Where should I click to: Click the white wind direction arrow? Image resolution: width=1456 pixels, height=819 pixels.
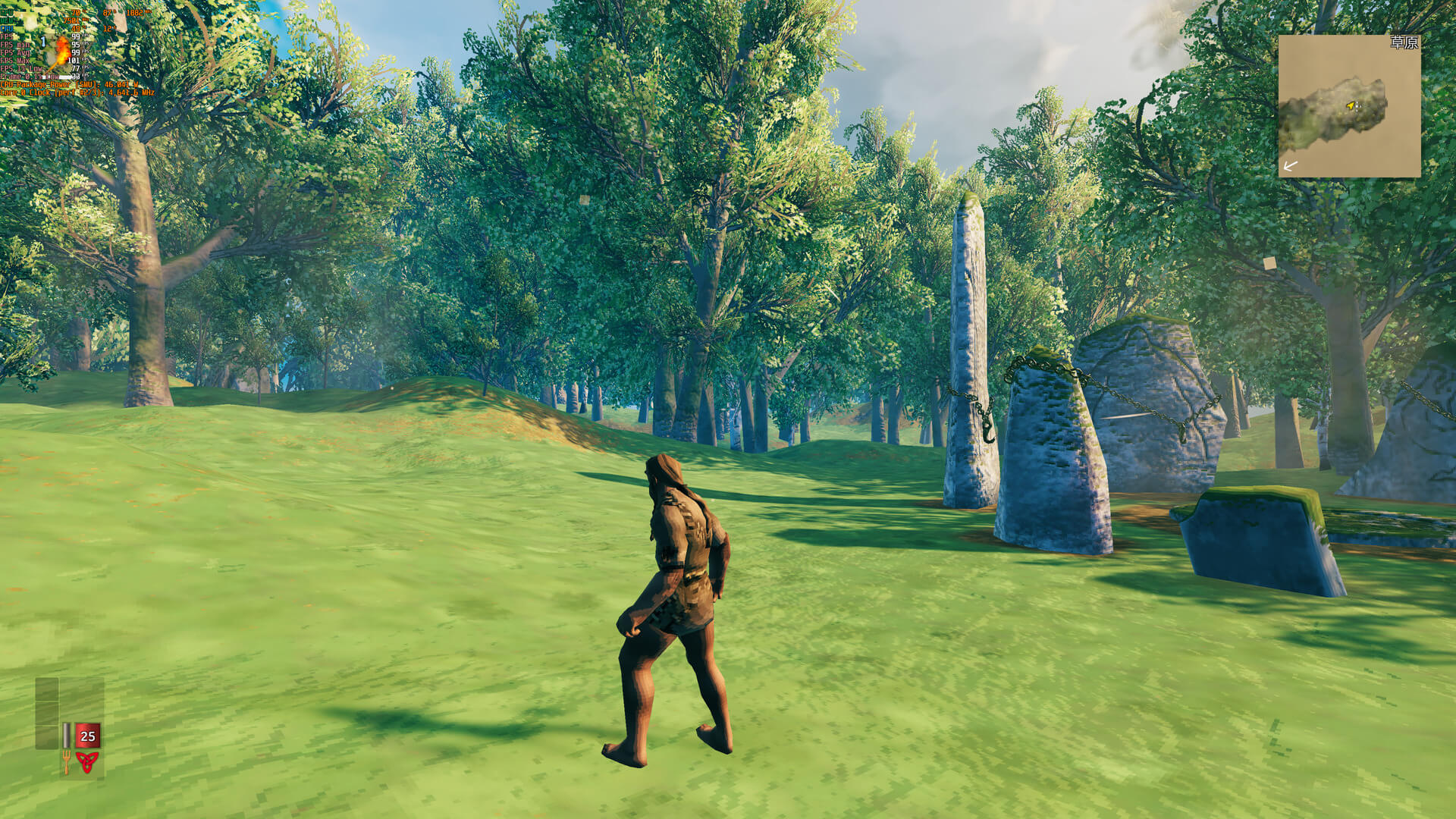(x=1290, y=165)
